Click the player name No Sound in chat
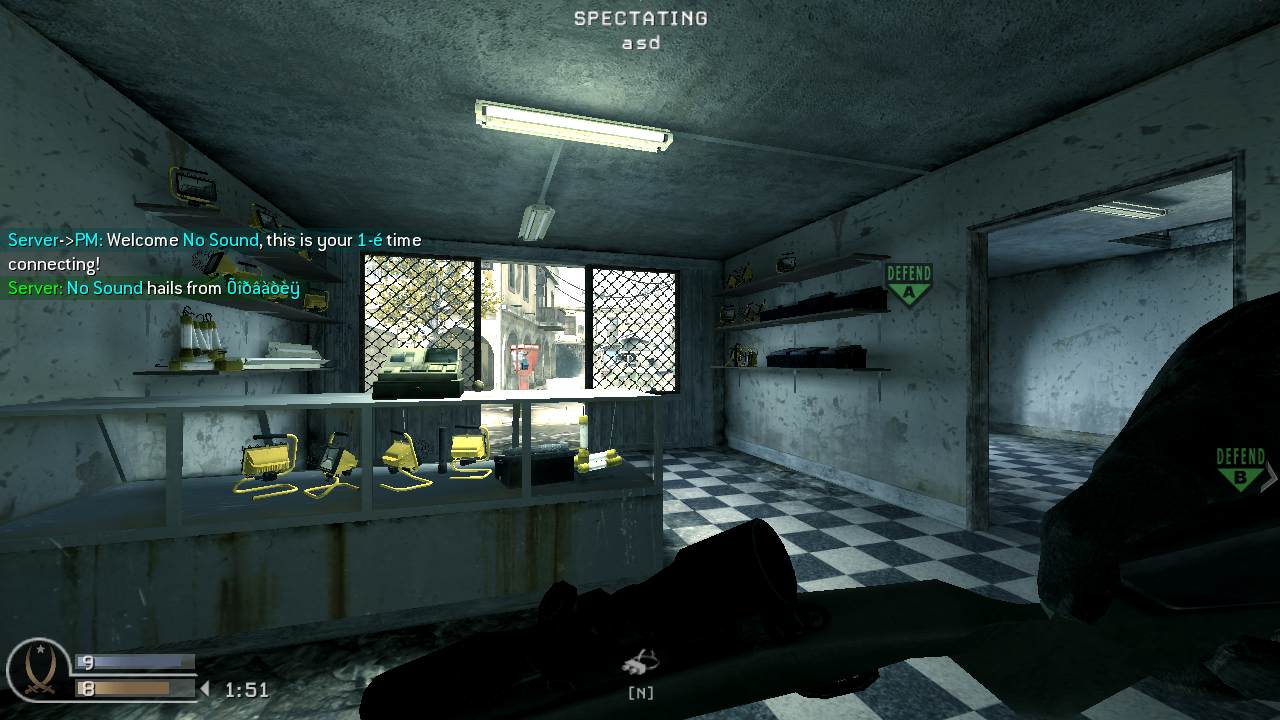Screen dimensions: 1280x720 219,240
